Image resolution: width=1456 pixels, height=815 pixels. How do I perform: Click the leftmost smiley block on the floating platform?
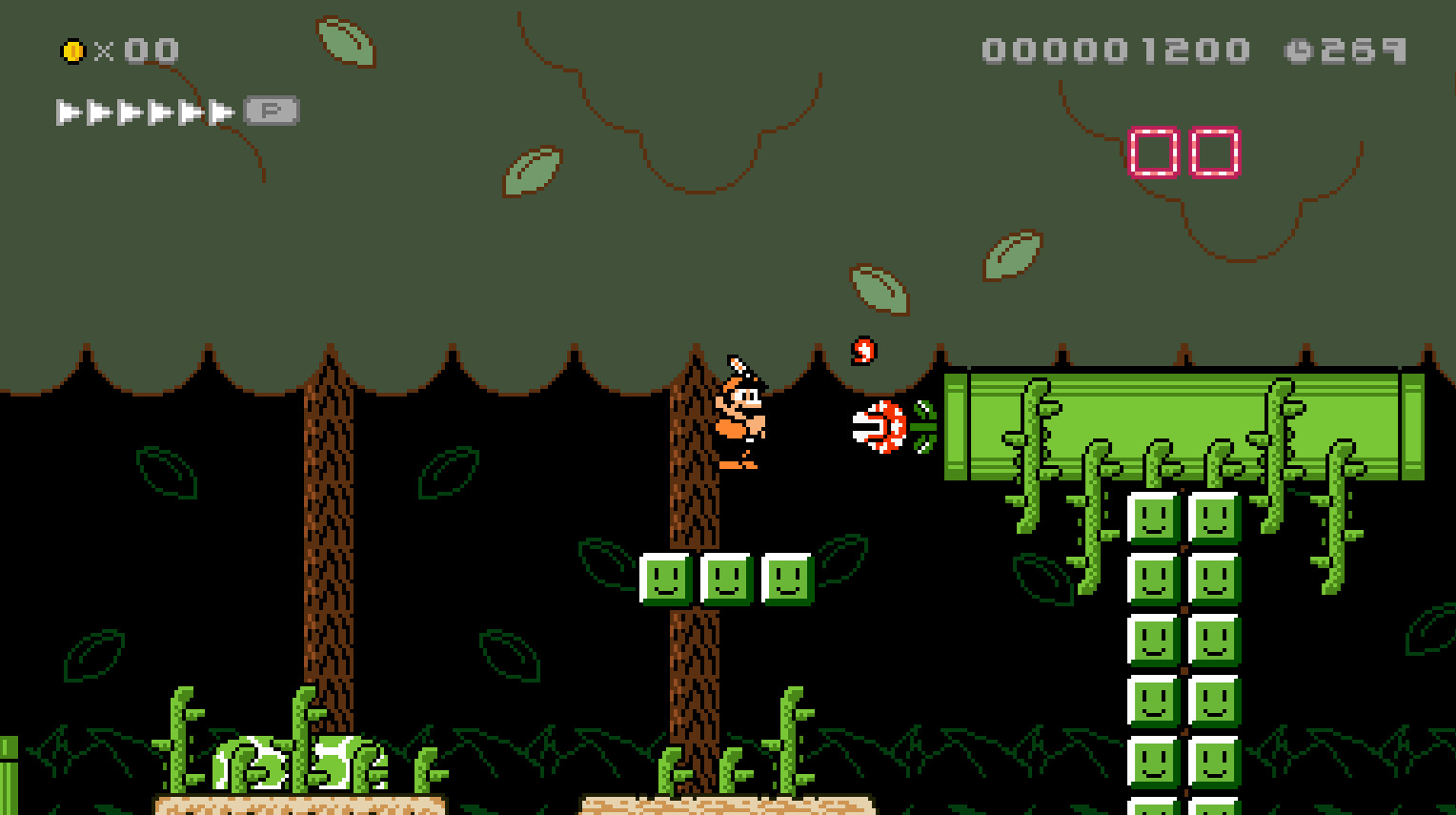pos(665,581)
